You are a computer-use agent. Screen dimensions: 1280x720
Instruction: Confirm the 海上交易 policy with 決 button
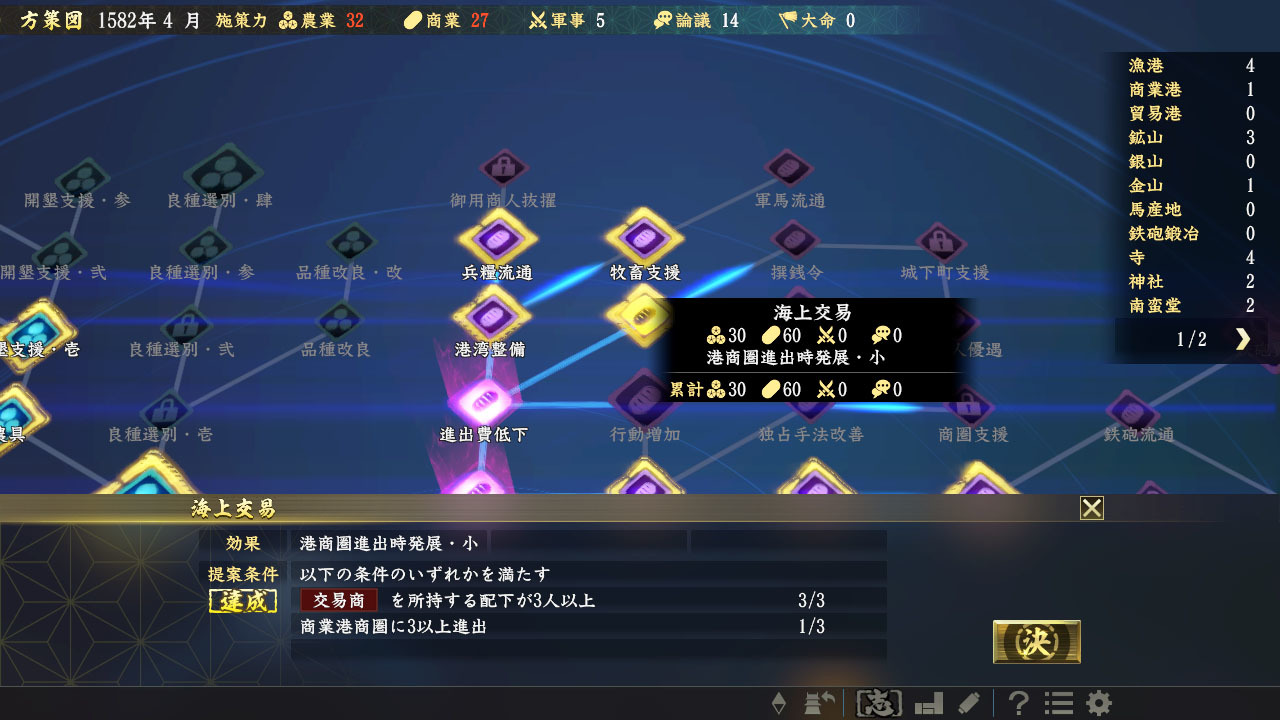pyautogui.click(x=1036, y=641)
